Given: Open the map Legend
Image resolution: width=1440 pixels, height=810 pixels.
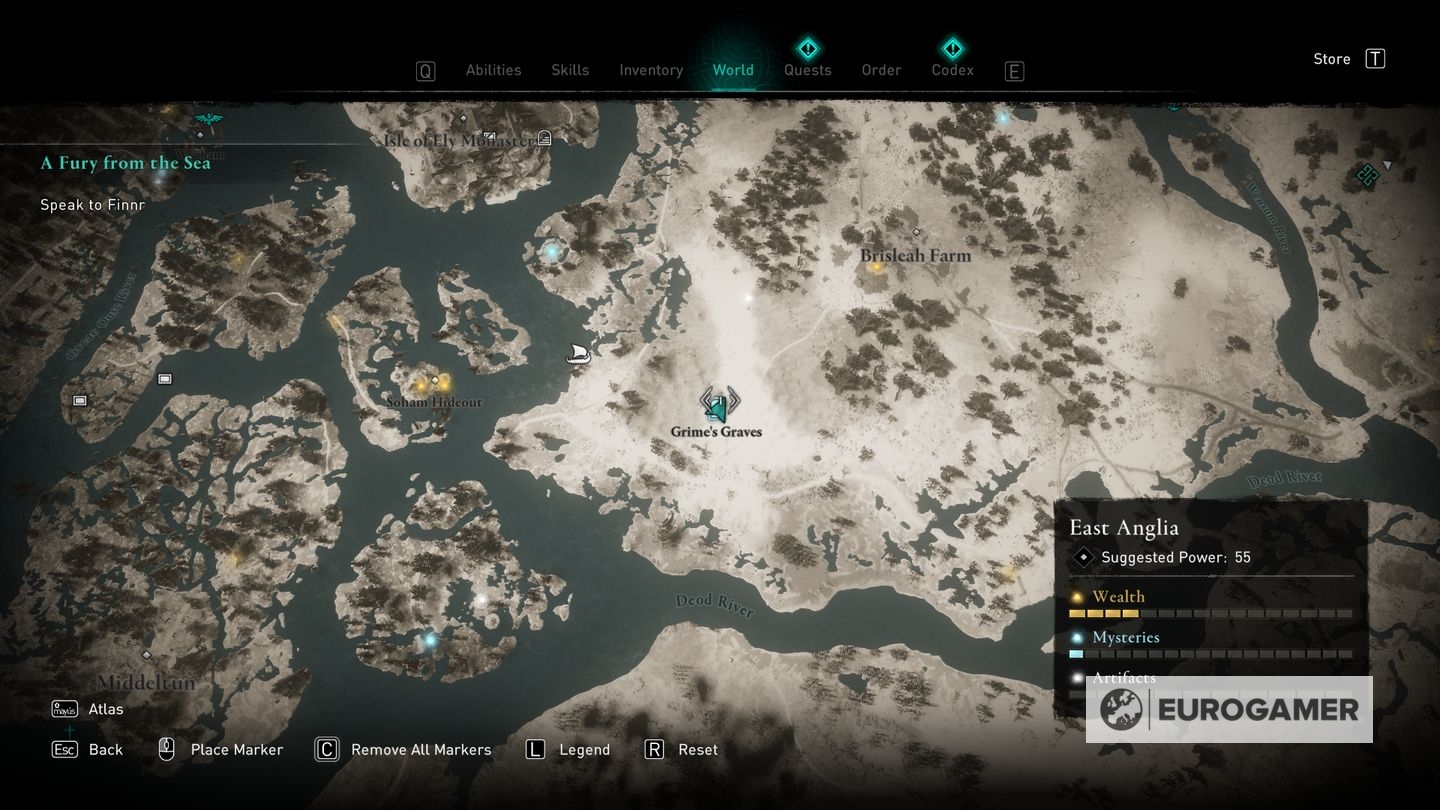Looking at the screenshot, I should 585,749.
